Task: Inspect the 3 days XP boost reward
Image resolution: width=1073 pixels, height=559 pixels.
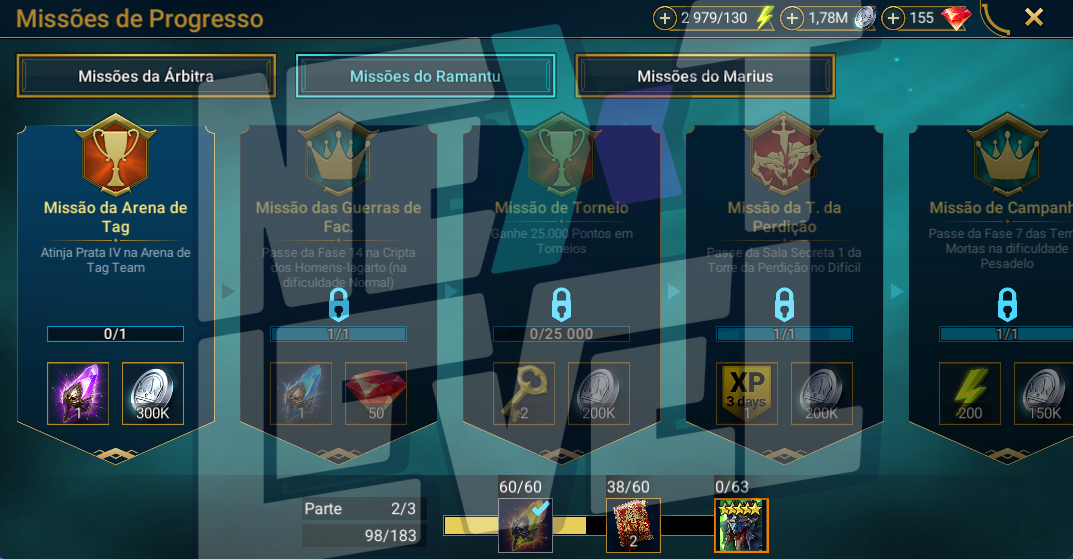Action: tap(748, 393)
